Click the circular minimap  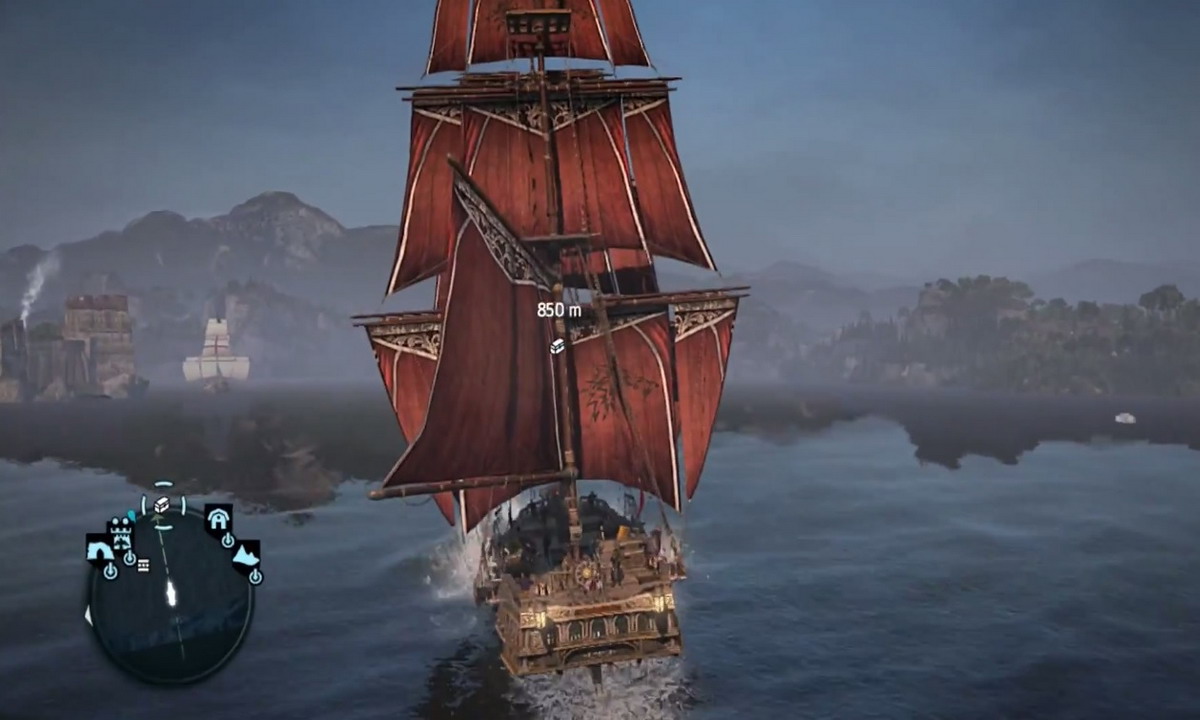(x=170, y=600)
